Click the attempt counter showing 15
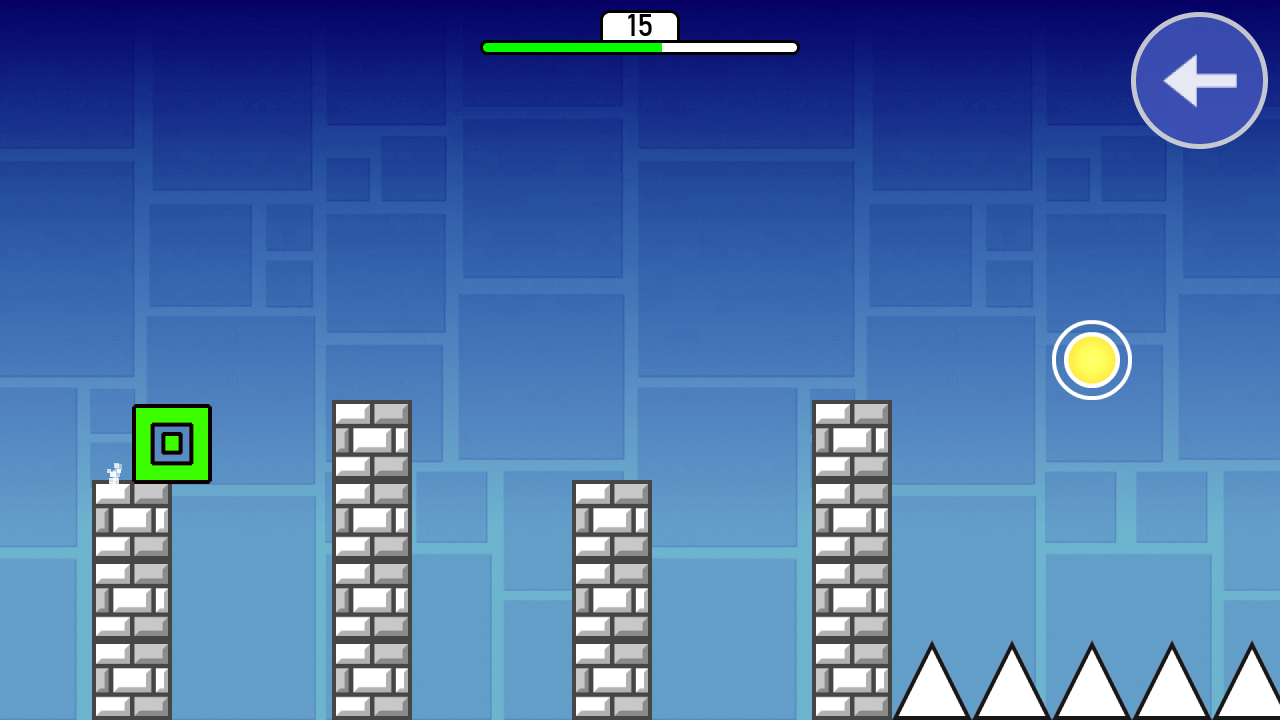Screen dimensions: 1280x720 coord(640,26)
